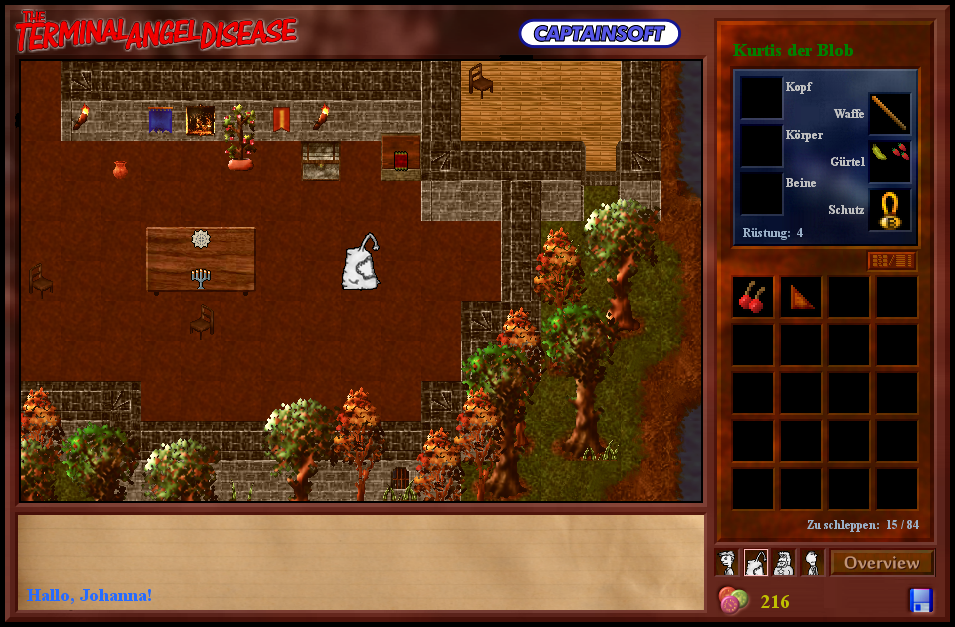
Task: Select the cherries in the inventory
Action: pyautogui.click(x=753, y=297)
